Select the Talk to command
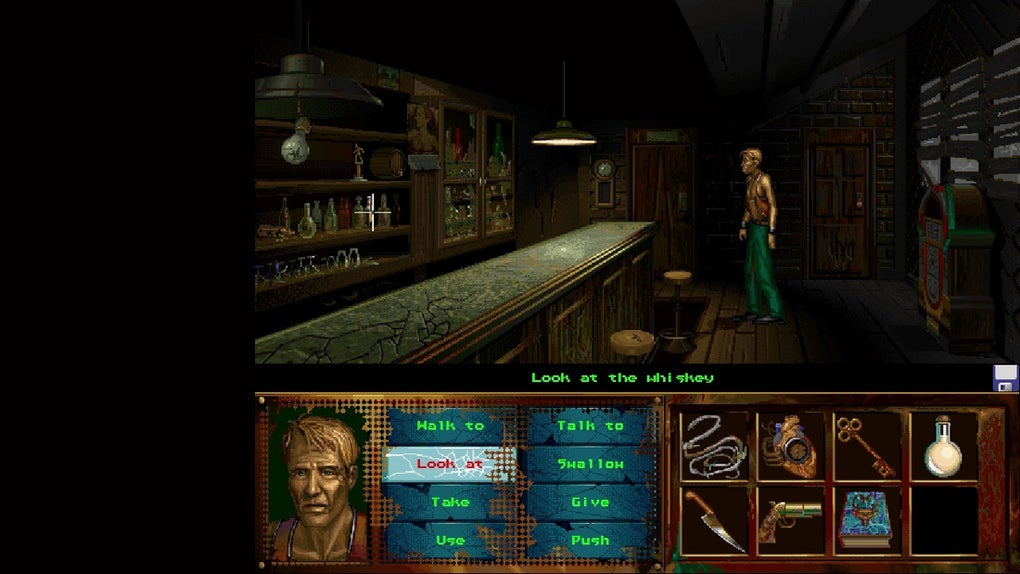Image resolution: width=1020 pixels, height=574 pixels. 590,426
